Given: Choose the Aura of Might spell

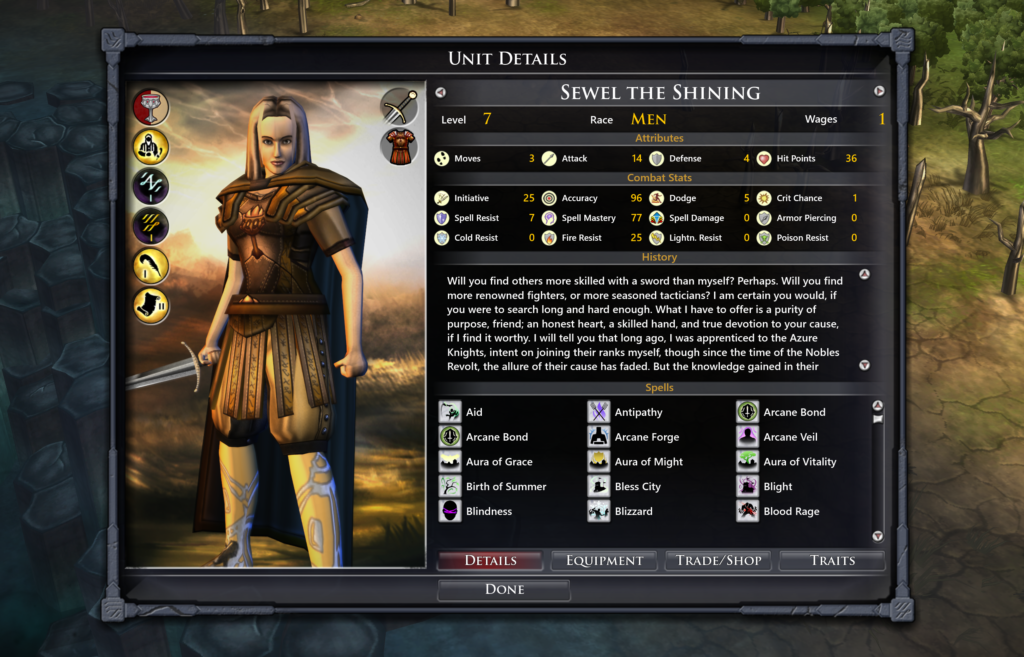Looking at the screenshot, I should tap(648, 462).
